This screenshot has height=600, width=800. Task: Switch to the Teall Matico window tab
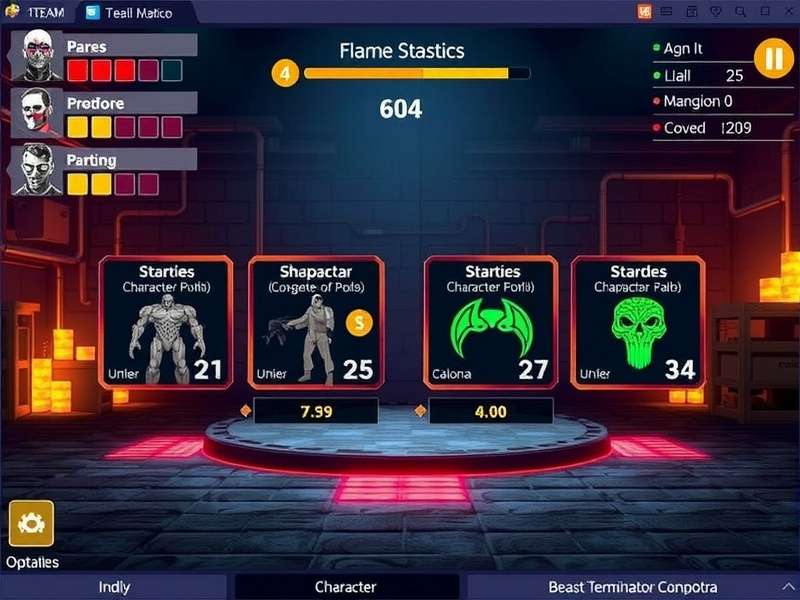pos(128,12)
